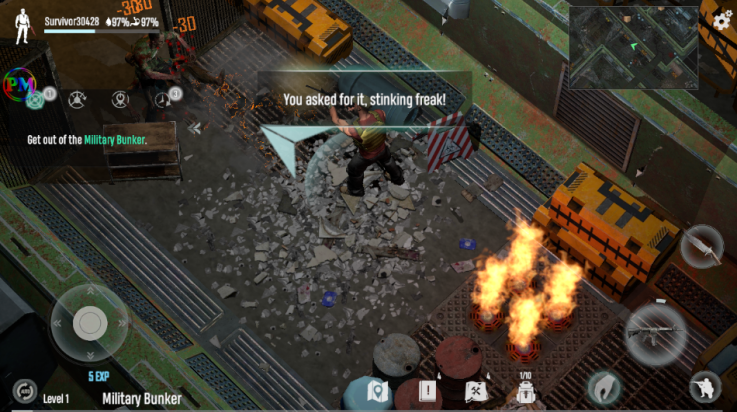Tap the timer icon with badge 3

(x=164, y=98)
